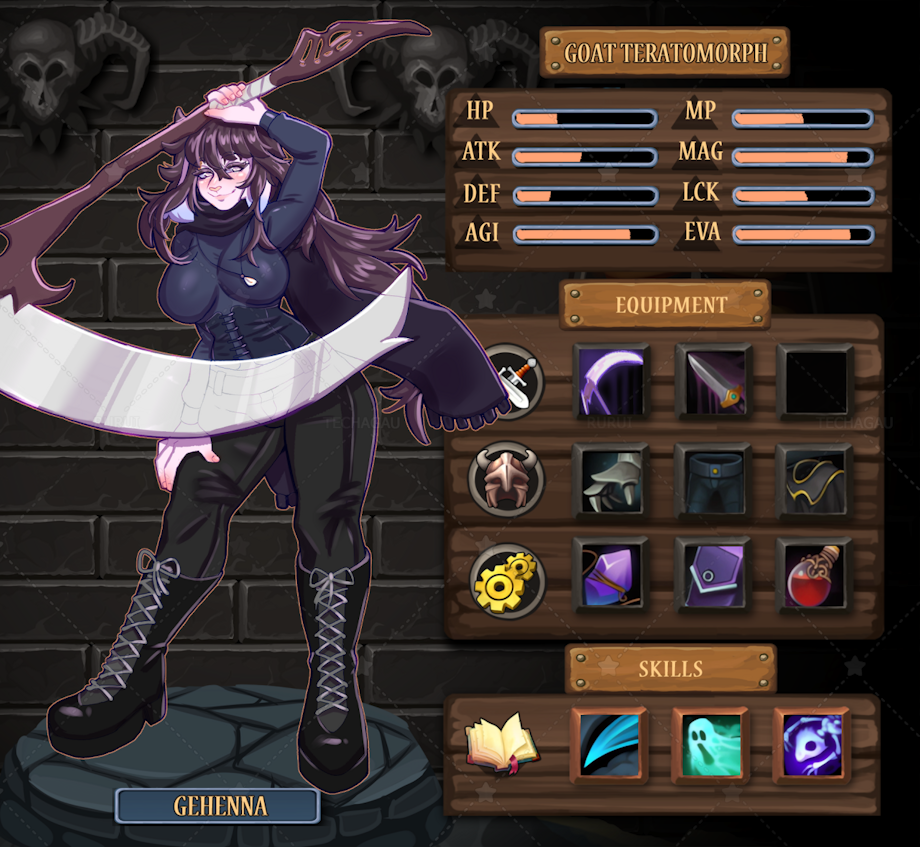This screenshot has width=920, height=847.
Task: Click the Gehenna name plate
Action: [x=217, y=805]
